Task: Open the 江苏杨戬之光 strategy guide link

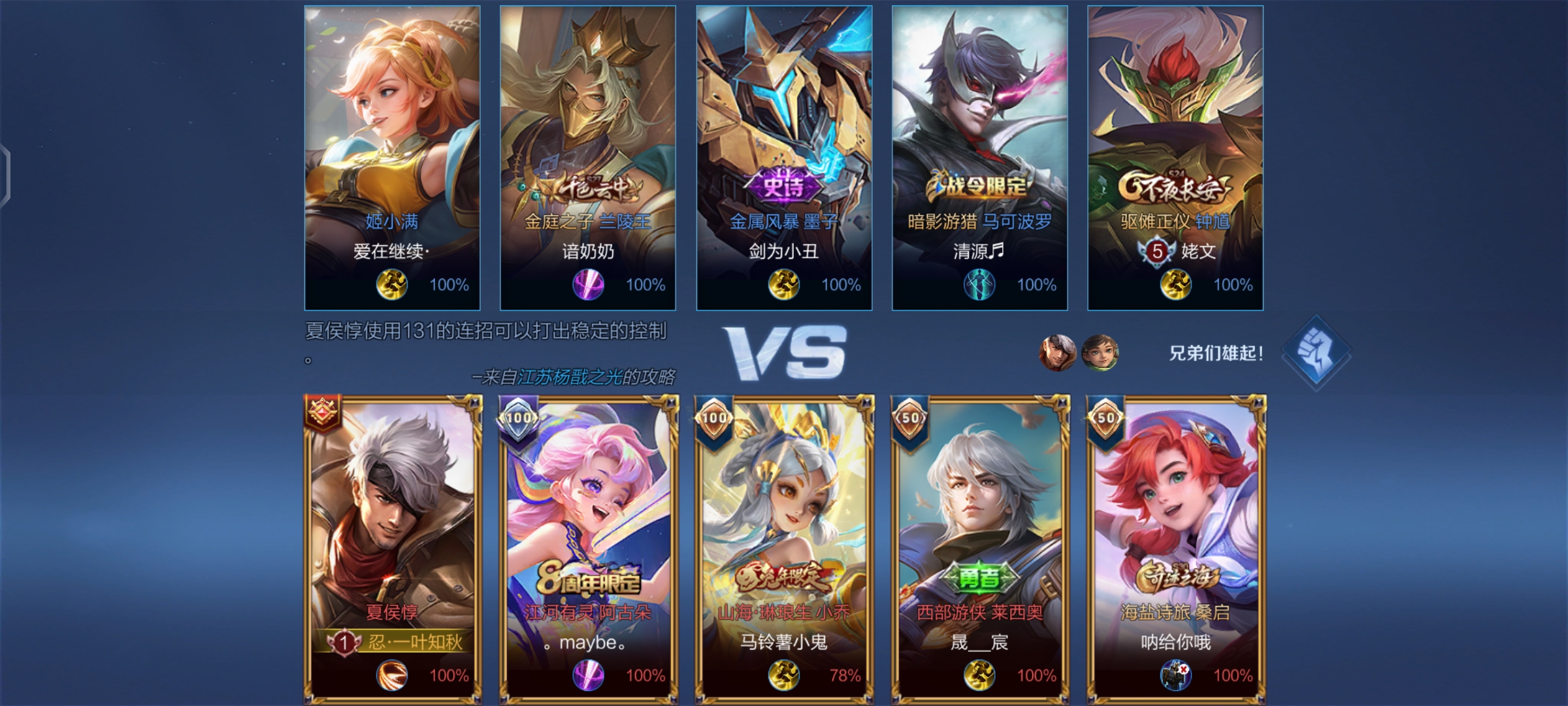Action: click(x=570, y=377)
